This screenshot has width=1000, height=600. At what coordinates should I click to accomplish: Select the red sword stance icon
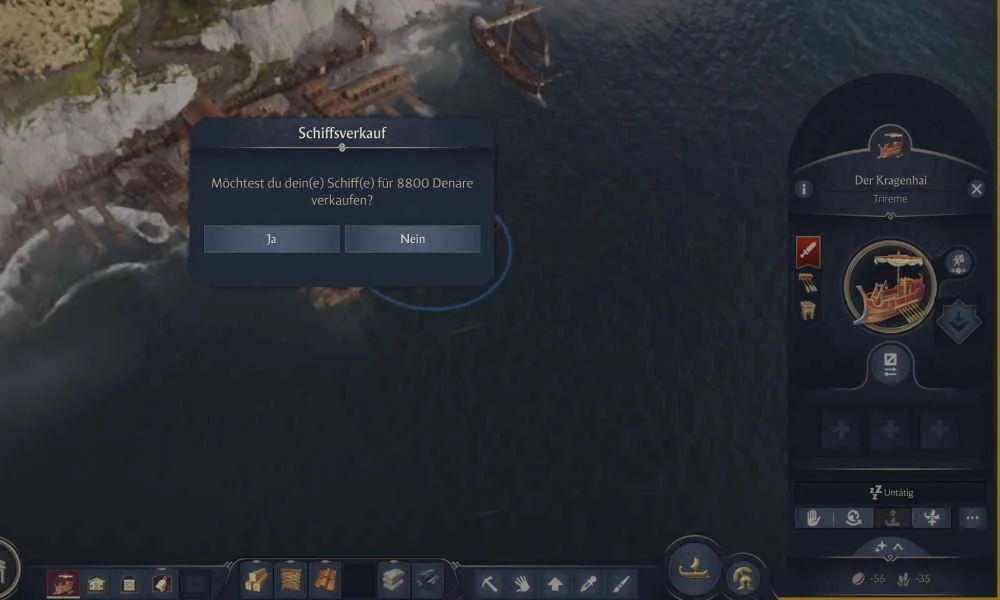[808, 251]
